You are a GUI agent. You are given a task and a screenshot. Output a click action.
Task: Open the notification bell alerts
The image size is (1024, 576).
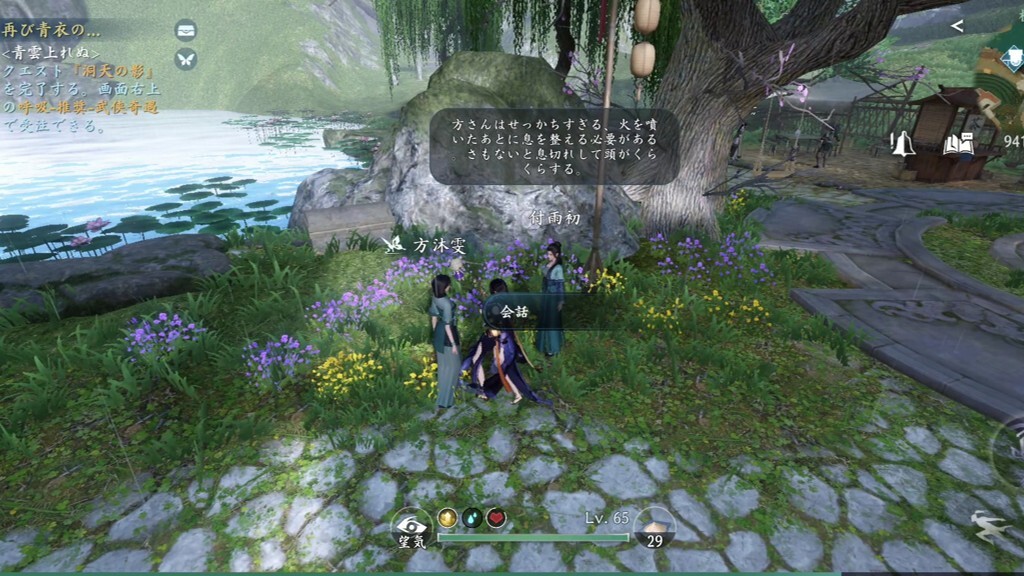(903, 144)
